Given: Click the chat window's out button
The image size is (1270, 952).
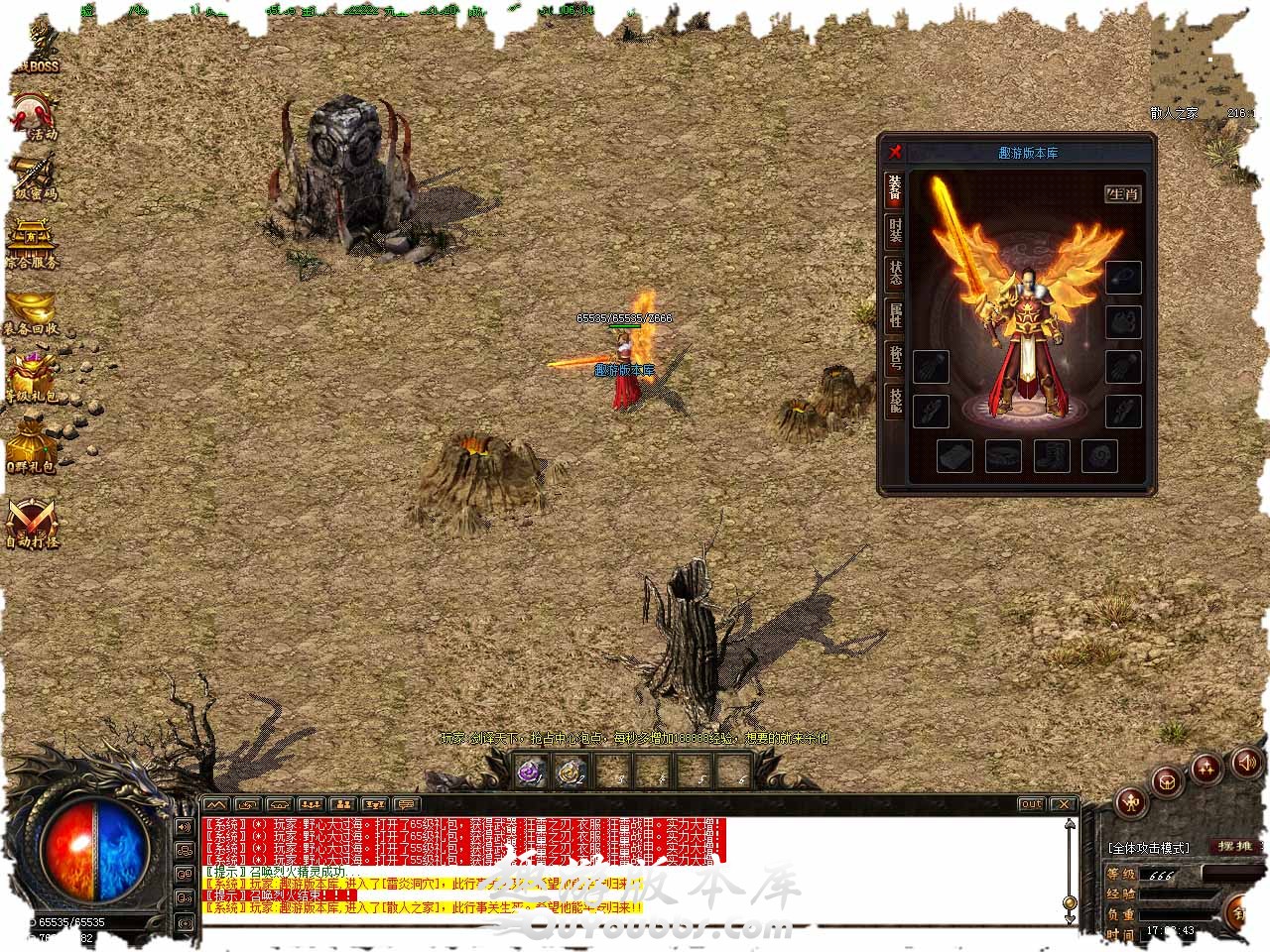Looking at the screenshot, I should [x=1031, y=804].
